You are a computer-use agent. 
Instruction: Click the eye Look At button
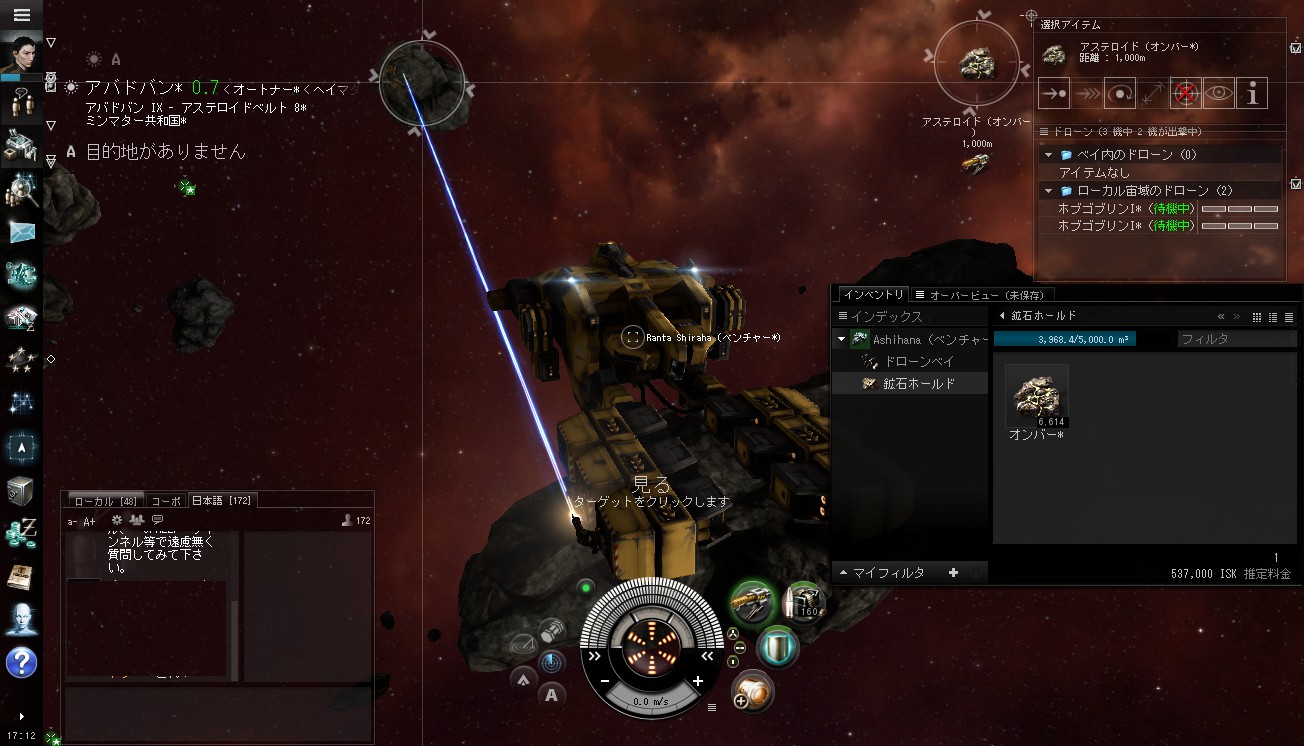tap(1219, 92)
